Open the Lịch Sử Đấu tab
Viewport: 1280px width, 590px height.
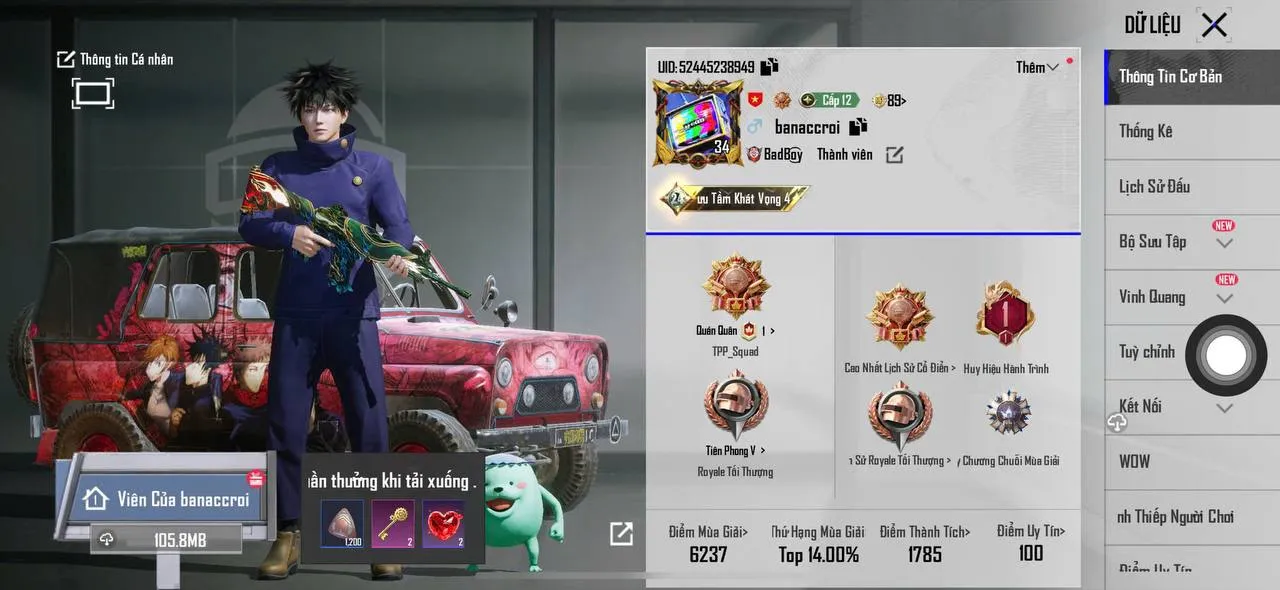(1154, 186)
